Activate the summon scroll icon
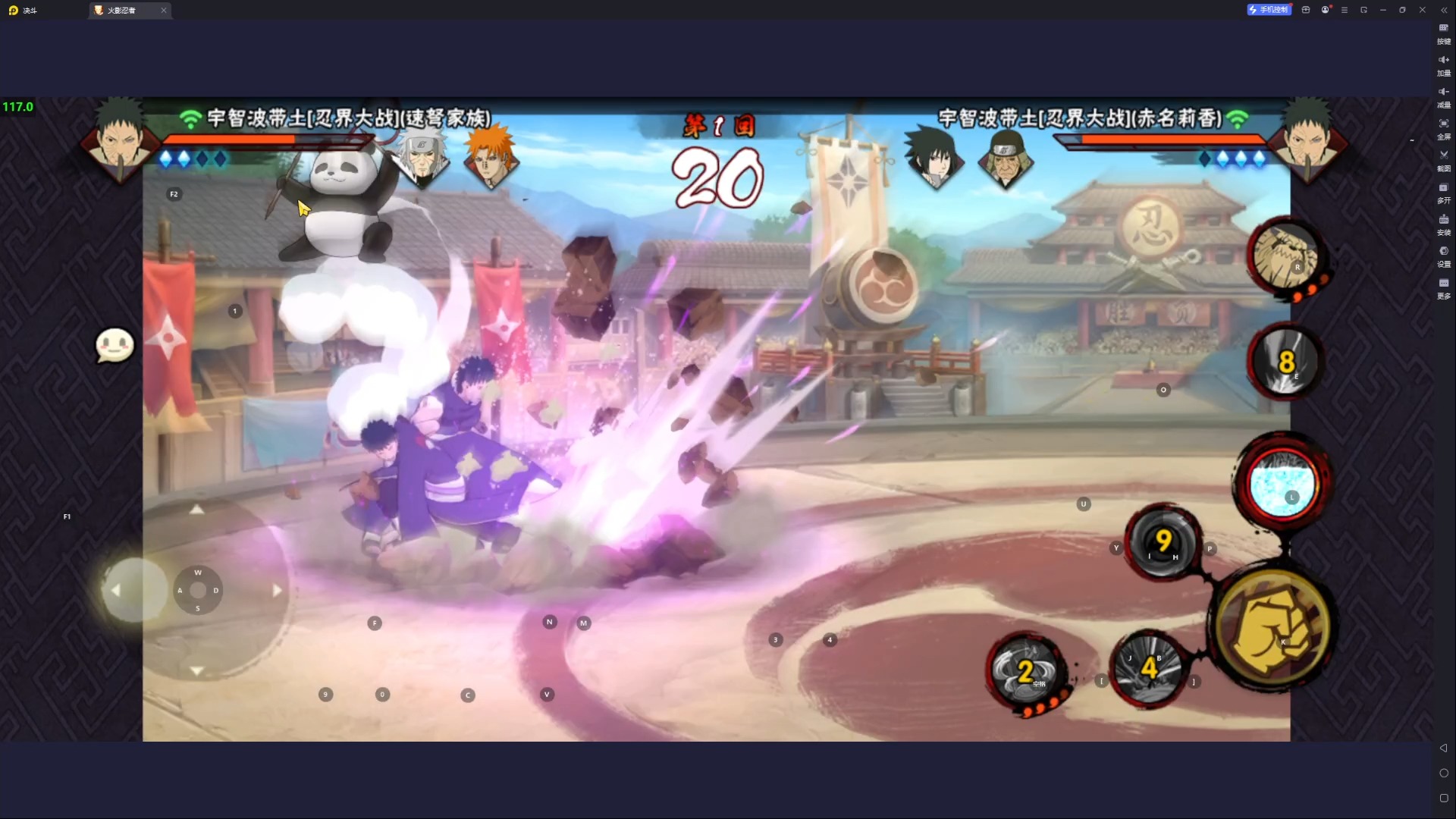Screen dimensions: 1456x819 coord(1285,256)
